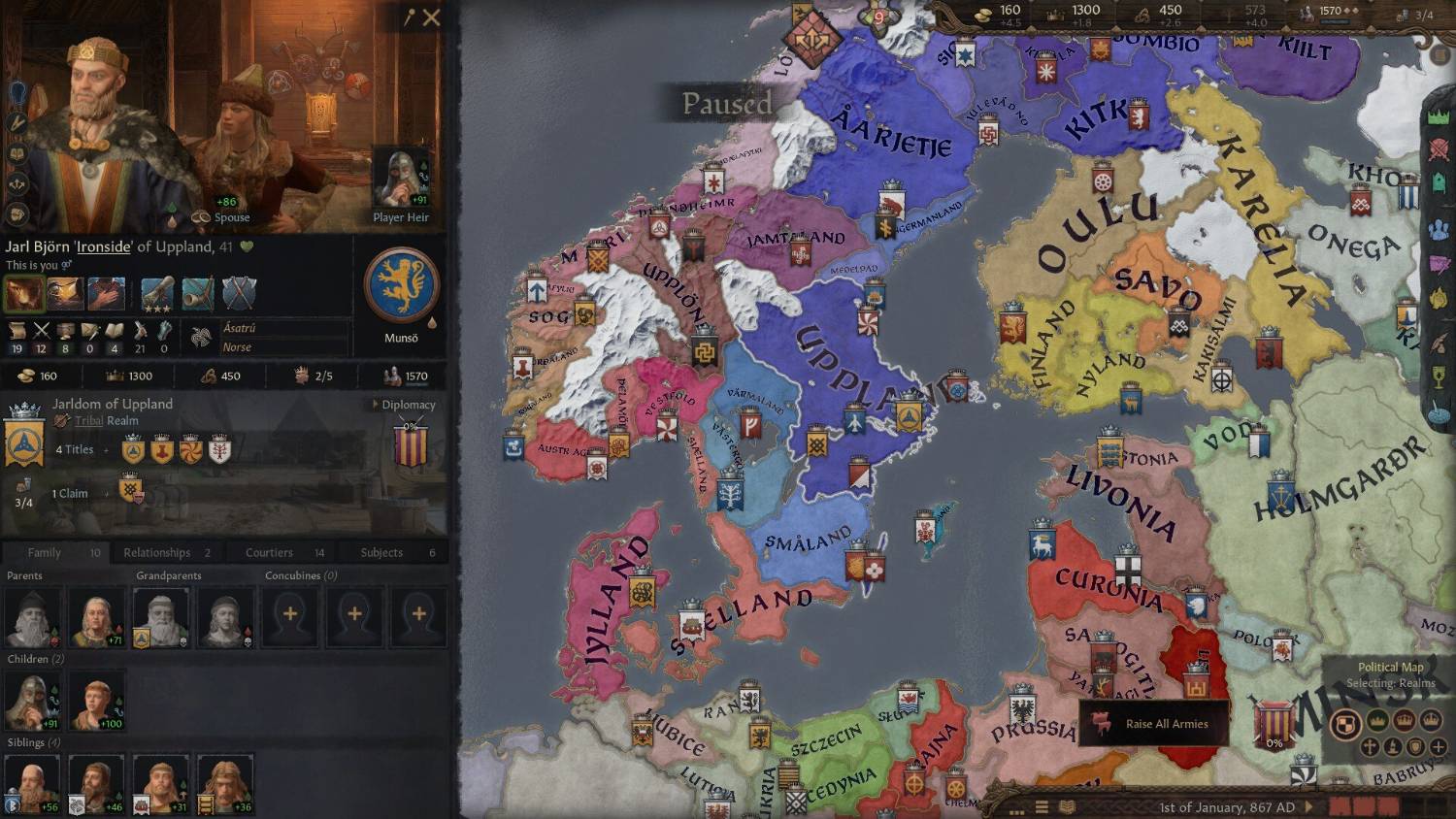Image resolution: width=1456 pixels, height=819 pixels.
Task: Click the 1 Claim title shield
Action: pos(130,488)
